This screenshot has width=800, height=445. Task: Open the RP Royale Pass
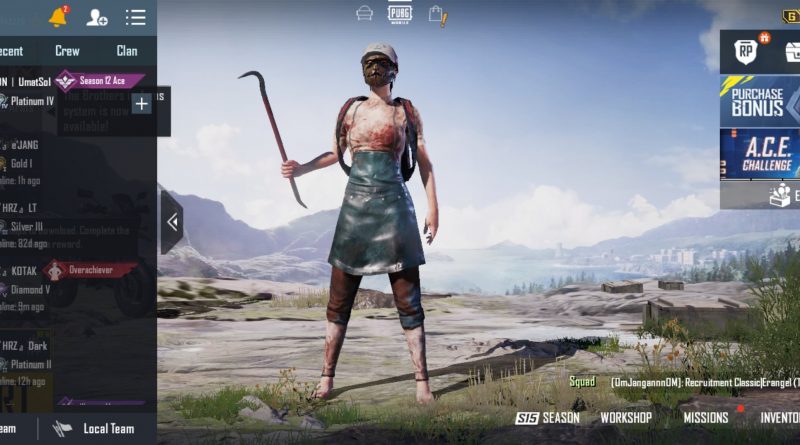[746, 51]
